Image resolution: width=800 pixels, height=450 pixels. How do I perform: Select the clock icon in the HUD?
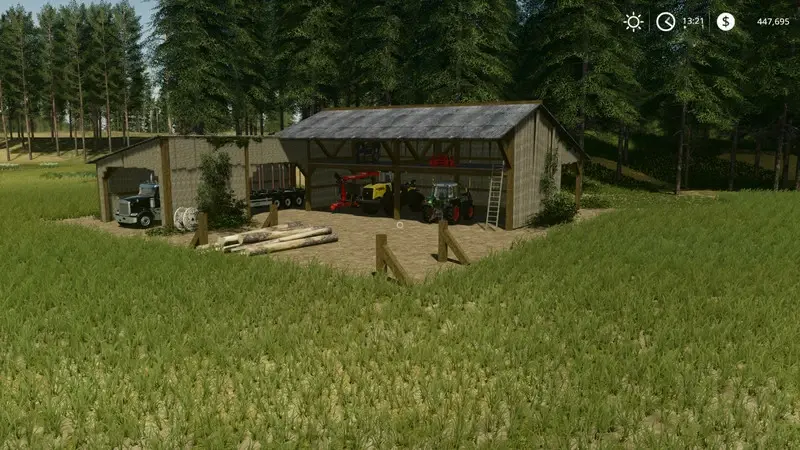tap(665, 21)
